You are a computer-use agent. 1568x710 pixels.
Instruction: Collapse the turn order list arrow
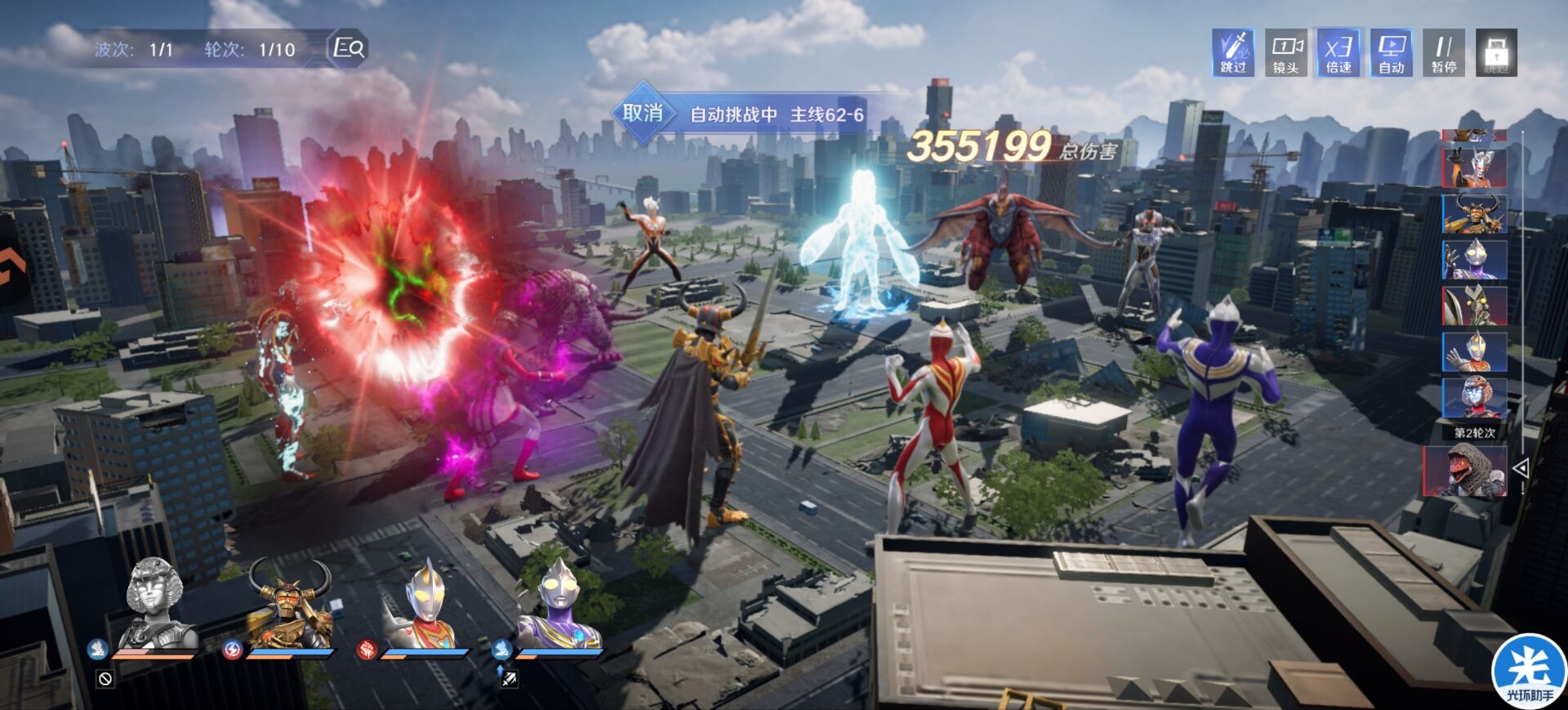tap(1521, 468)
